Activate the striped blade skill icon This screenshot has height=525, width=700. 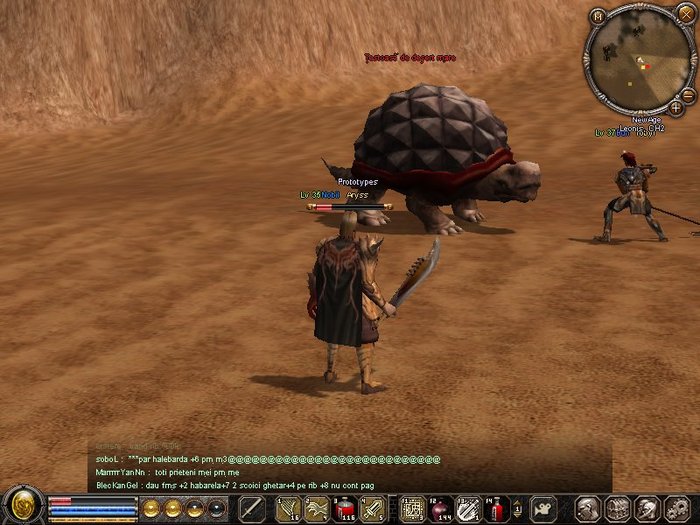point(469,508)
